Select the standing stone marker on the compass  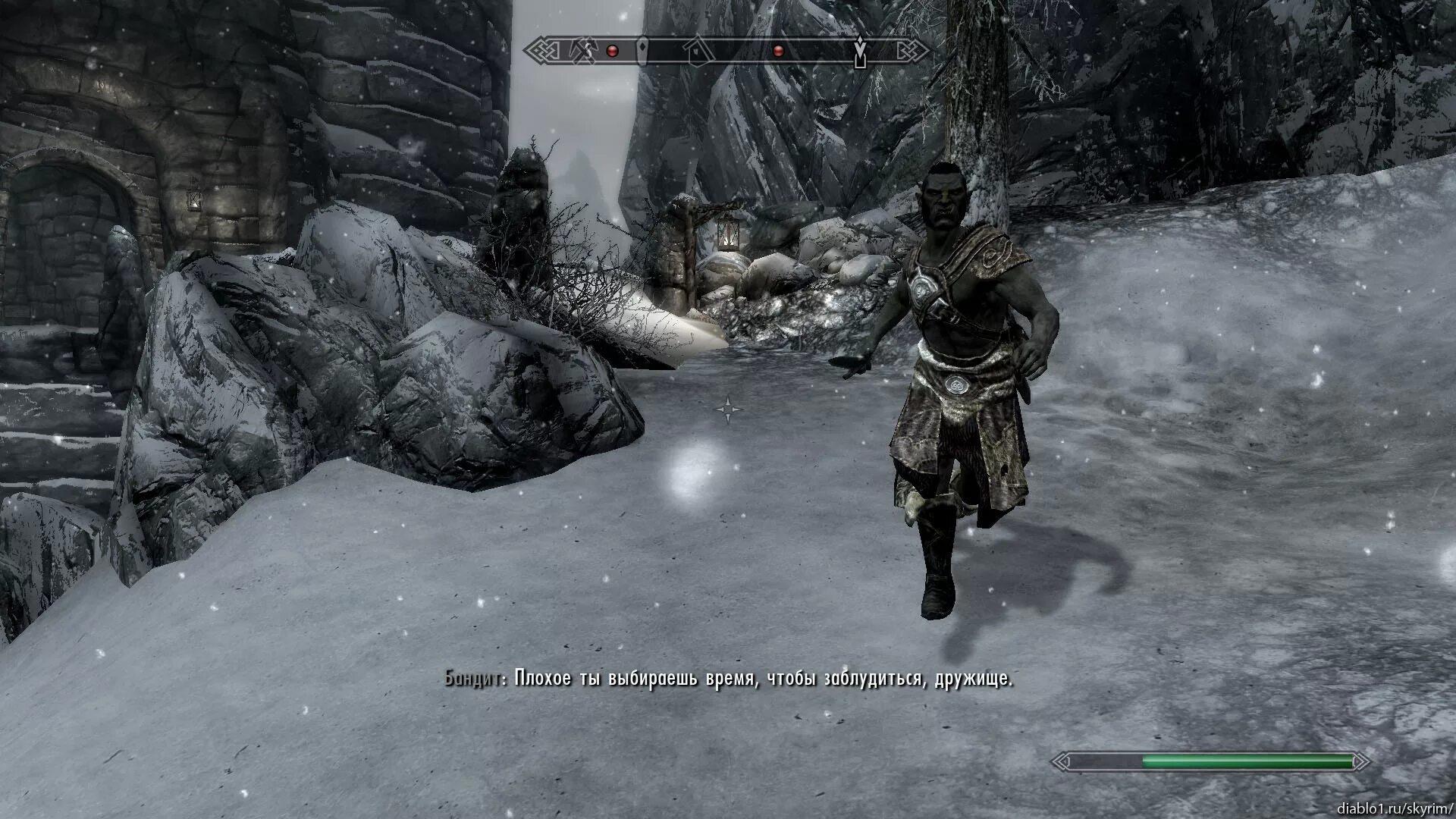[x=643, y=50]
